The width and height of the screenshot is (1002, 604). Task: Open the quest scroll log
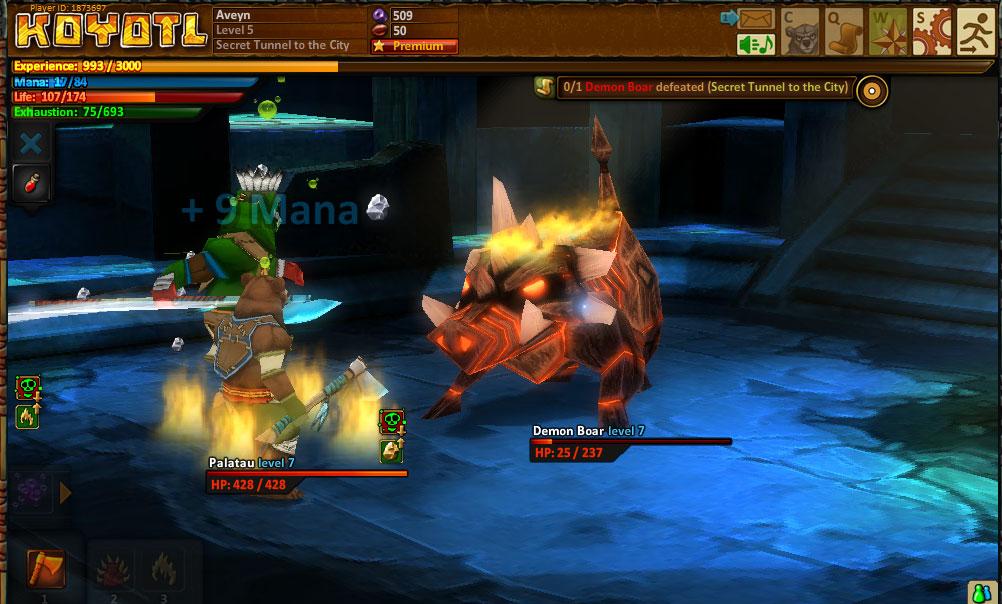pos(844,32)
